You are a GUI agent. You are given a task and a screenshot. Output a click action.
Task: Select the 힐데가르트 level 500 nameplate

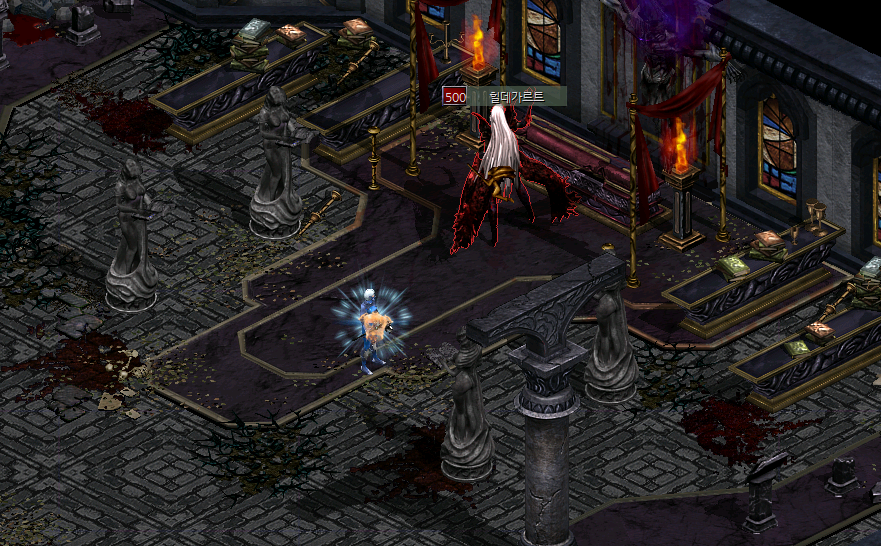pos(505,96)
